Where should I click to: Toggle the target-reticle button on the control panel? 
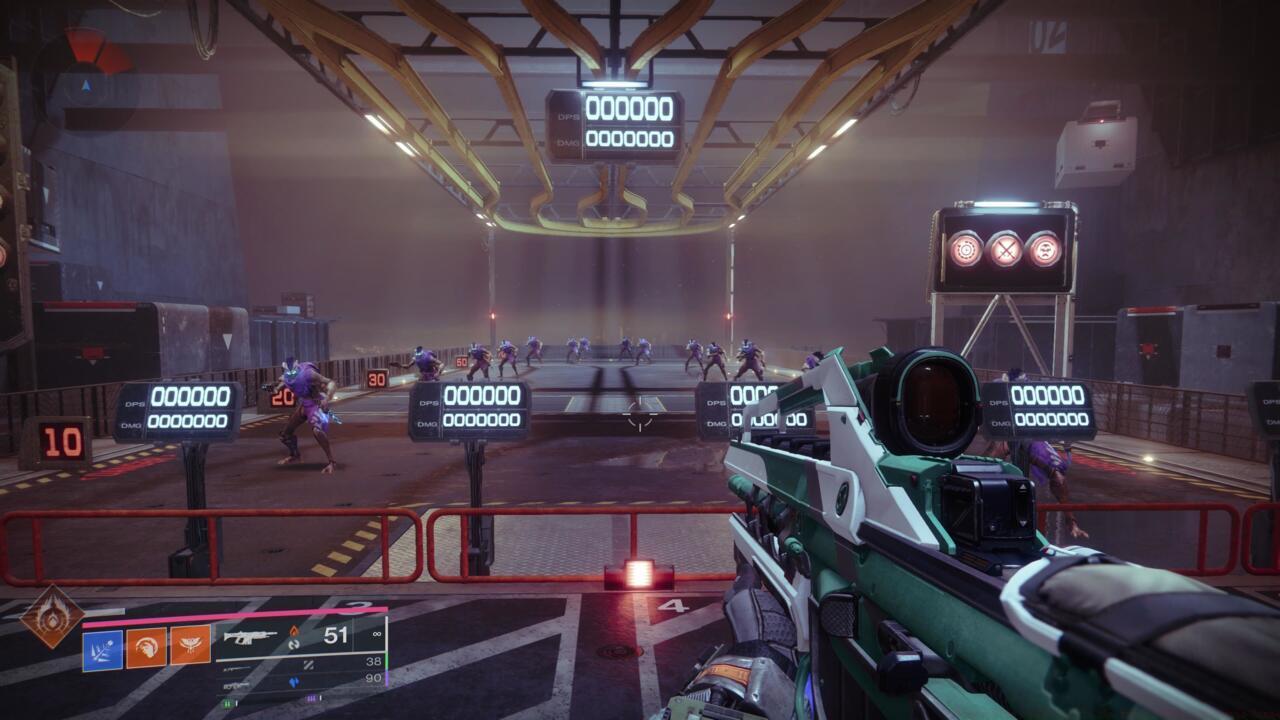coord(966,249)
